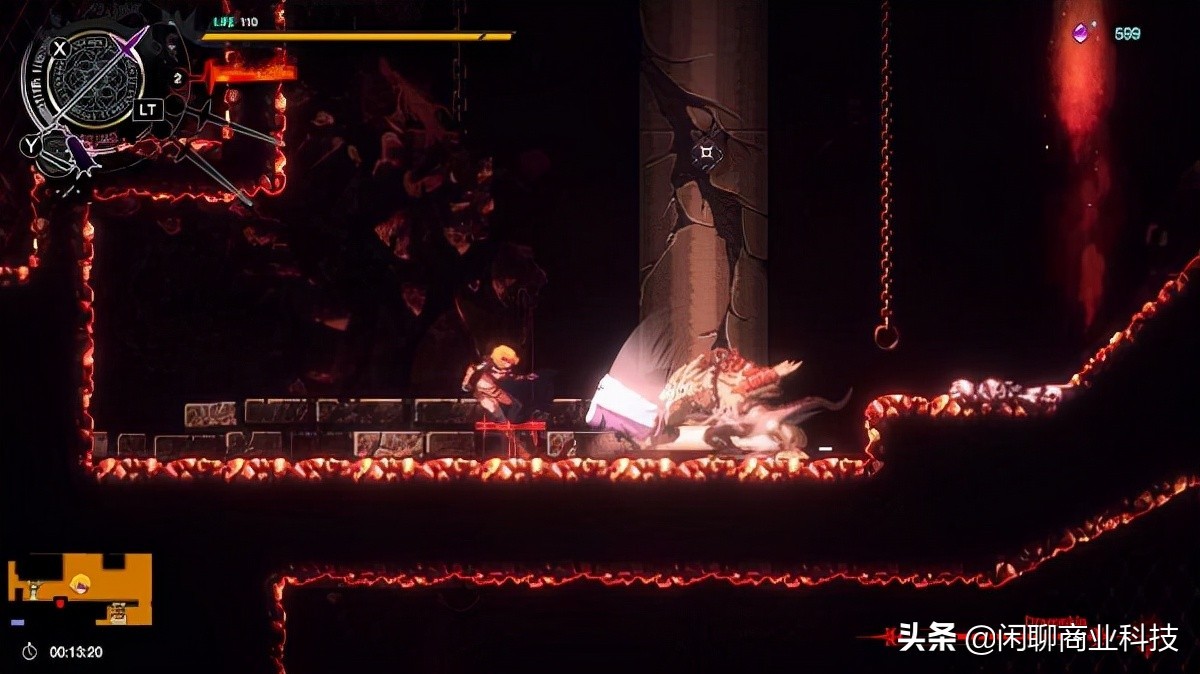Select the red blade sub-weapon icon
Image resolution: width=1200 pixels, height=674 pixels.
click(250, 74)
